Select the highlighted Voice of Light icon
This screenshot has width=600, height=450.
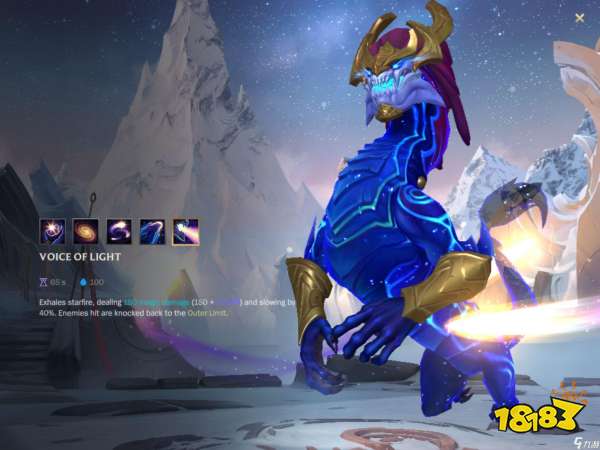coord(185,232)
